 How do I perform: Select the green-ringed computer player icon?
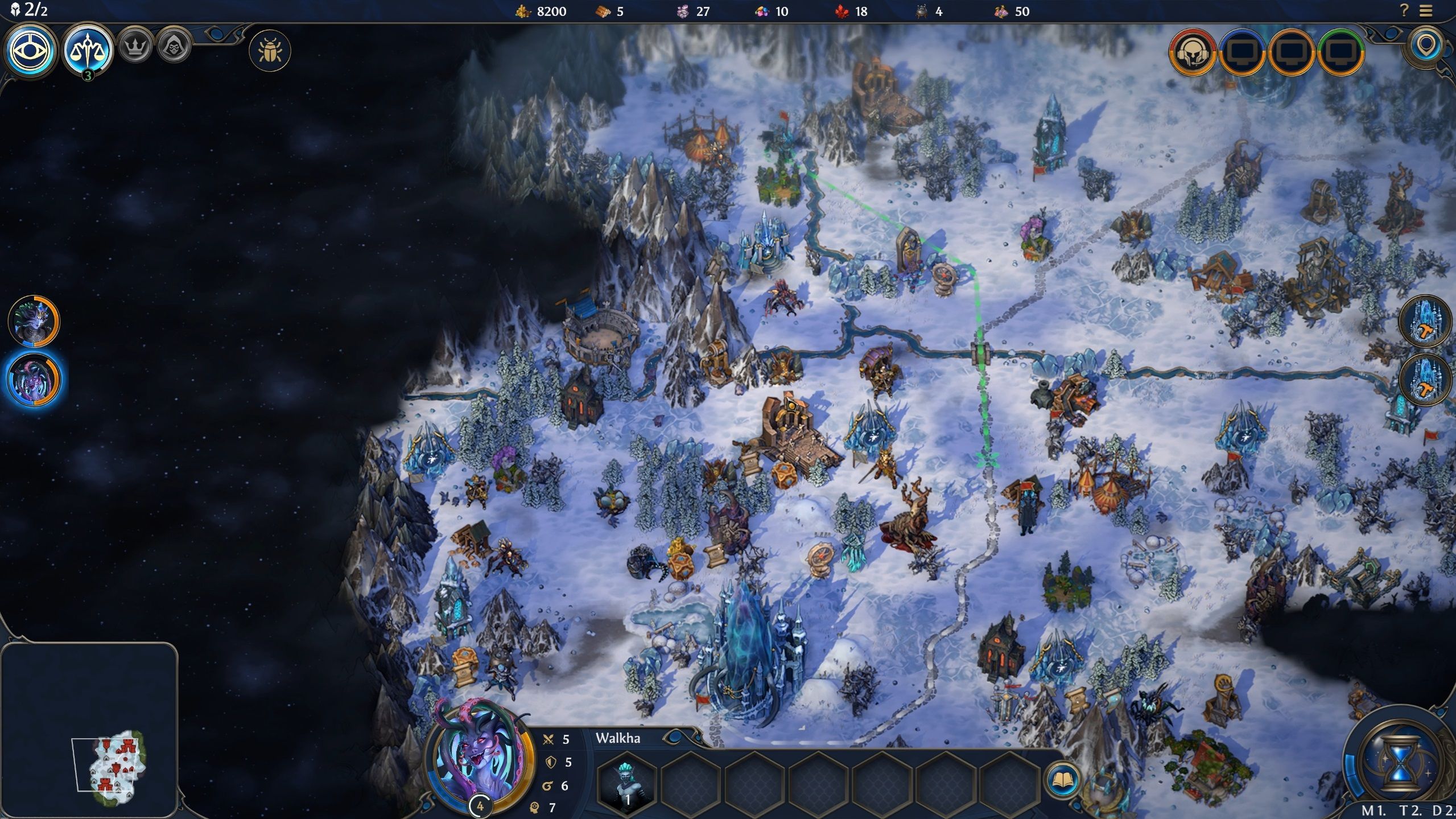(x=1340, y=53)
